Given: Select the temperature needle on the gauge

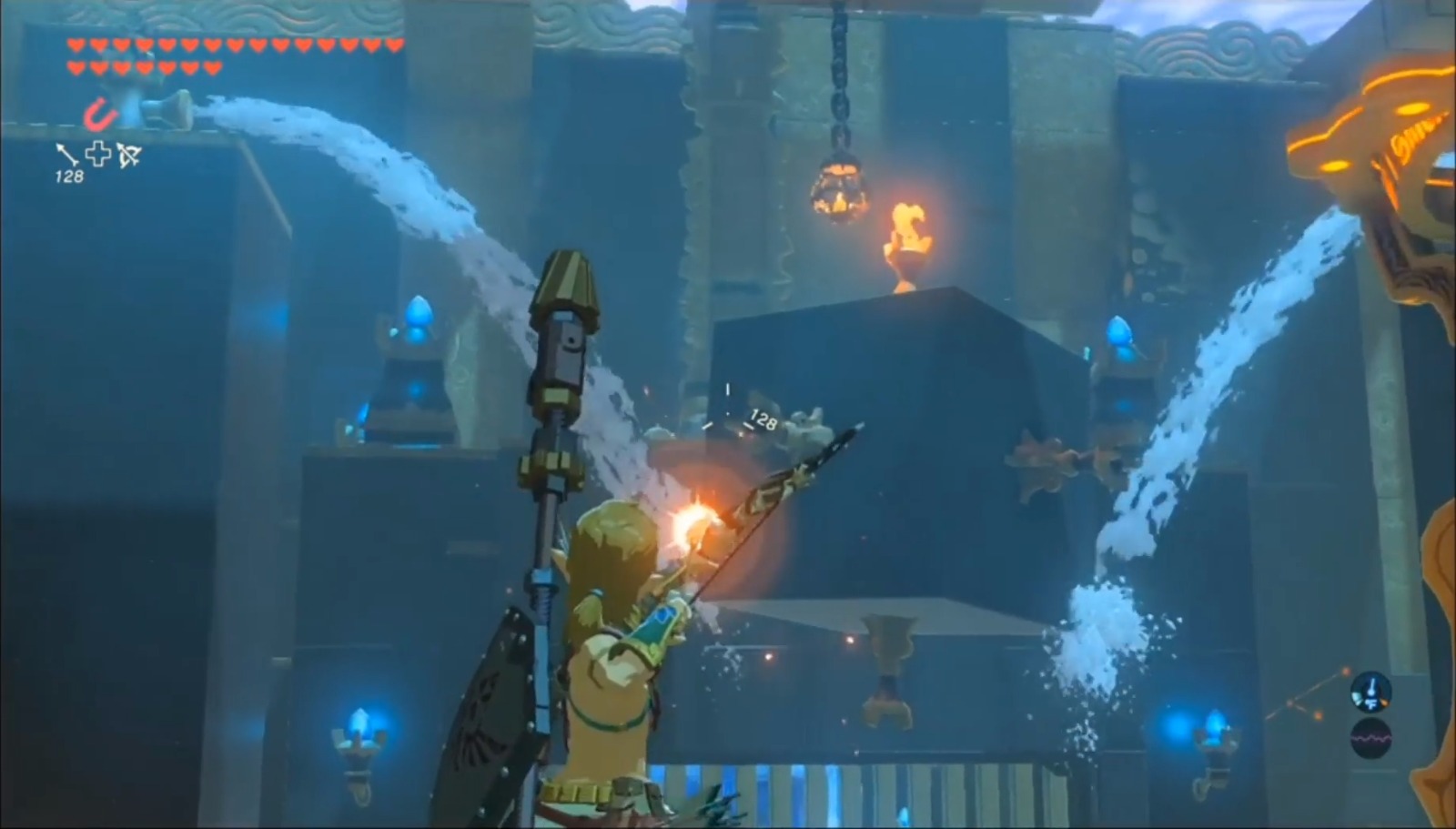Looking at the screenshot, I should click(x=1371, y=684).
